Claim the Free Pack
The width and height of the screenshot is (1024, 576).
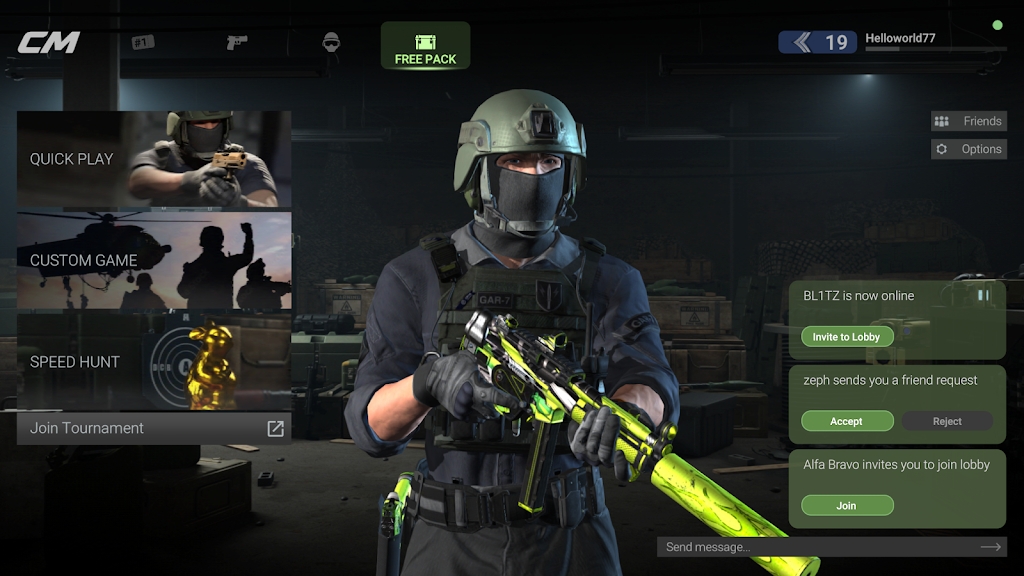tap(425, 46)
